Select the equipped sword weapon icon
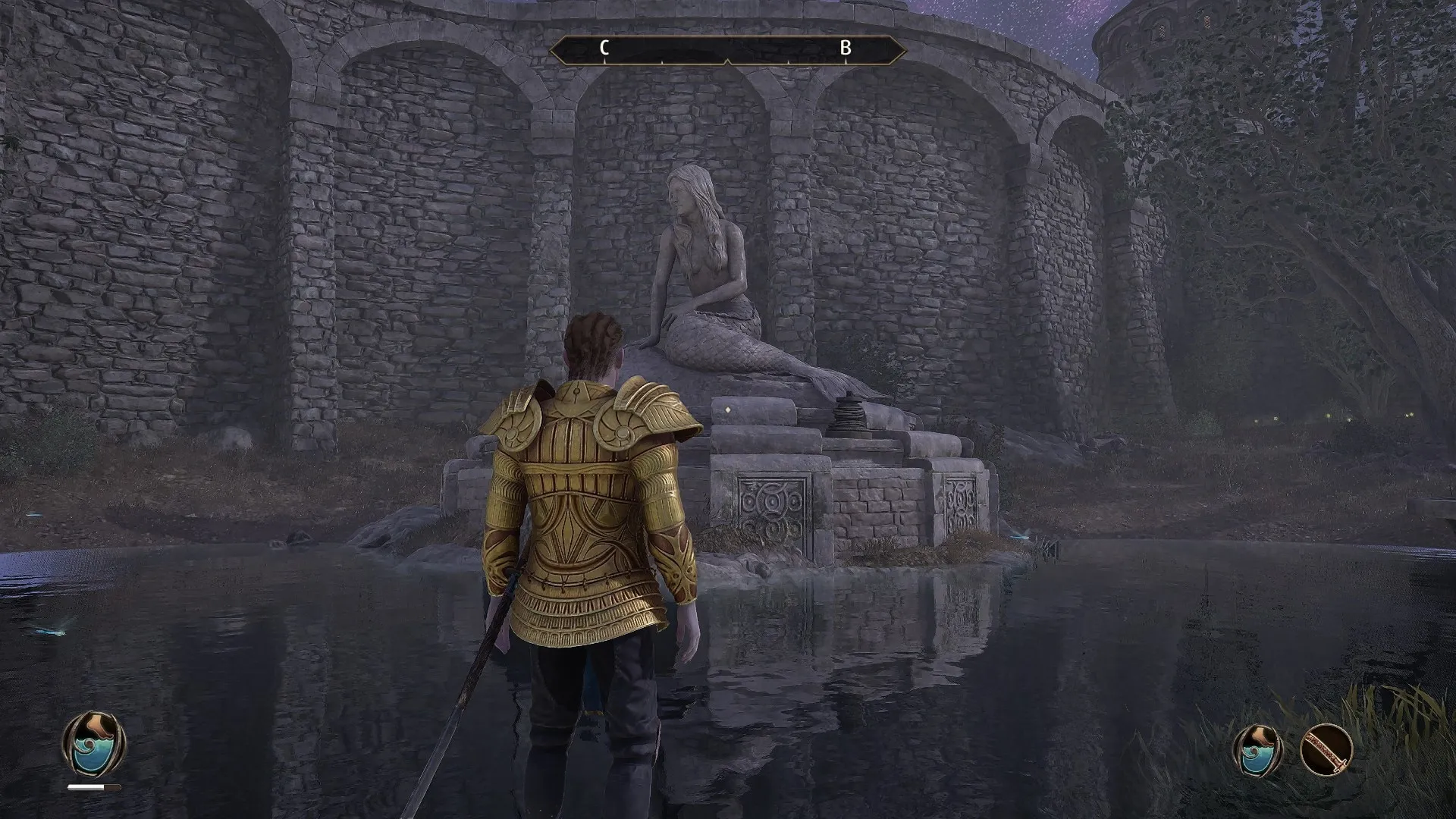 pyautogui.click(x=1326, y=749)
